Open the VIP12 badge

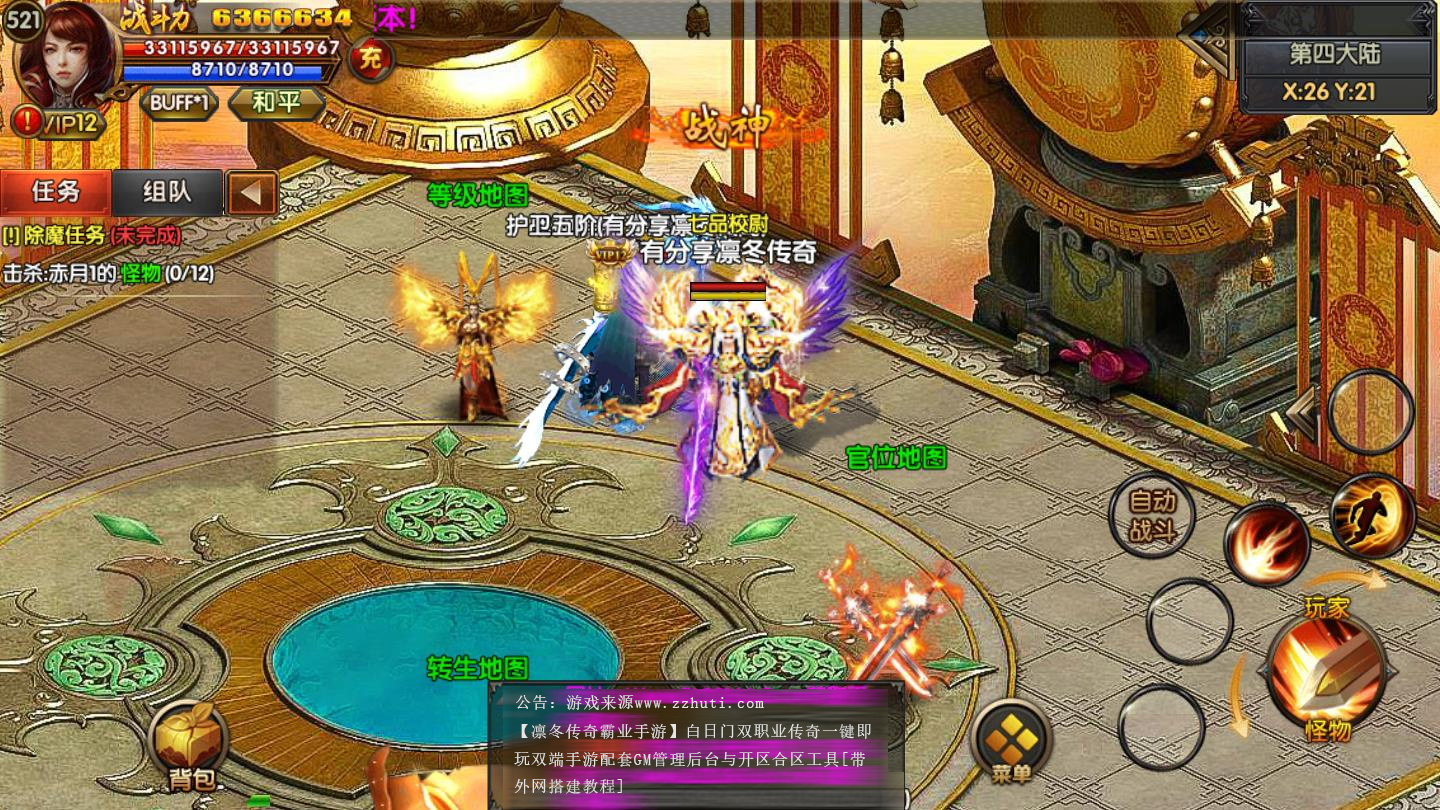tap(60, 123)
